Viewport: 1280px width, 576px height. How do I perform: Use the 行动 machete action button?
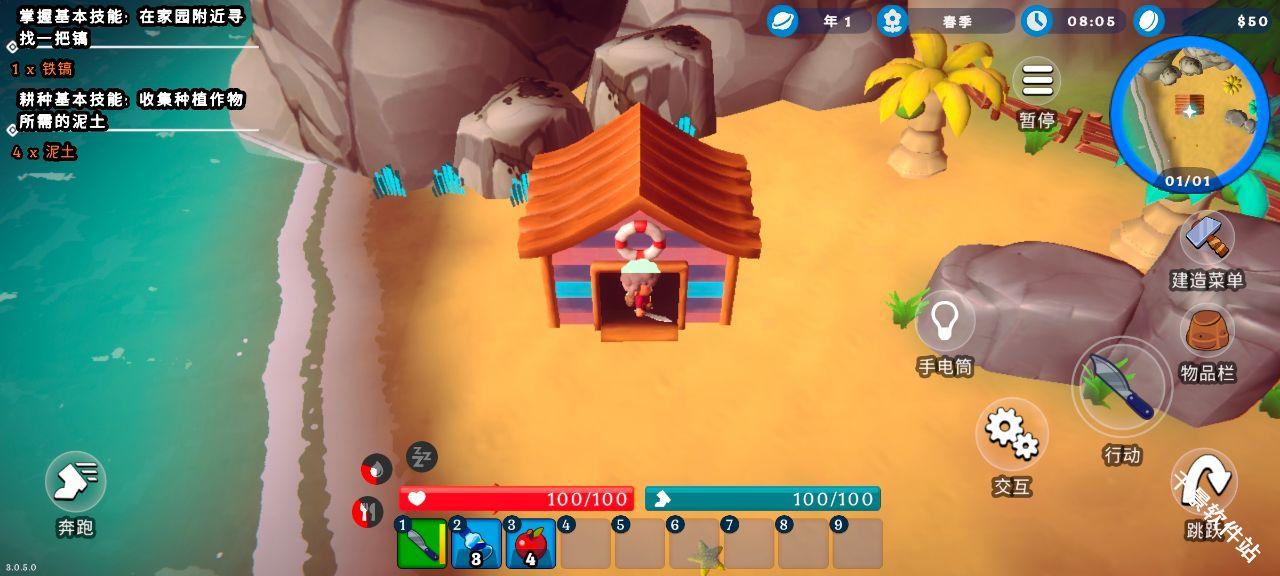(1122, 387)
